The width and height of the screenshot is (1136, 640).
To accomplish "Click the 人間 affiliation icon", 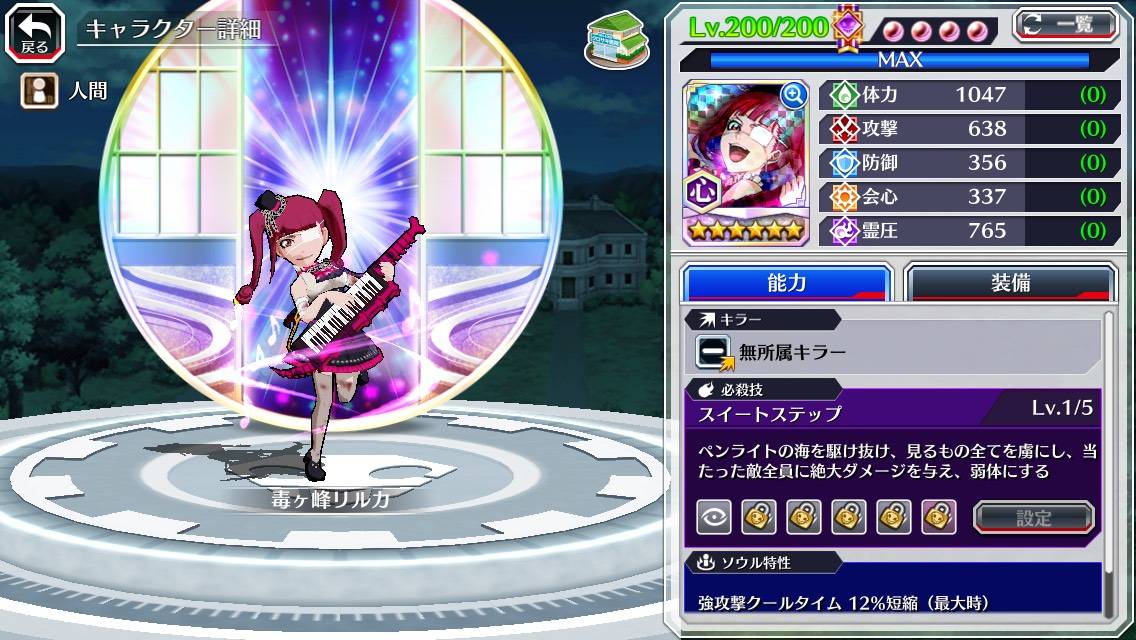I will tap(37, 91).
